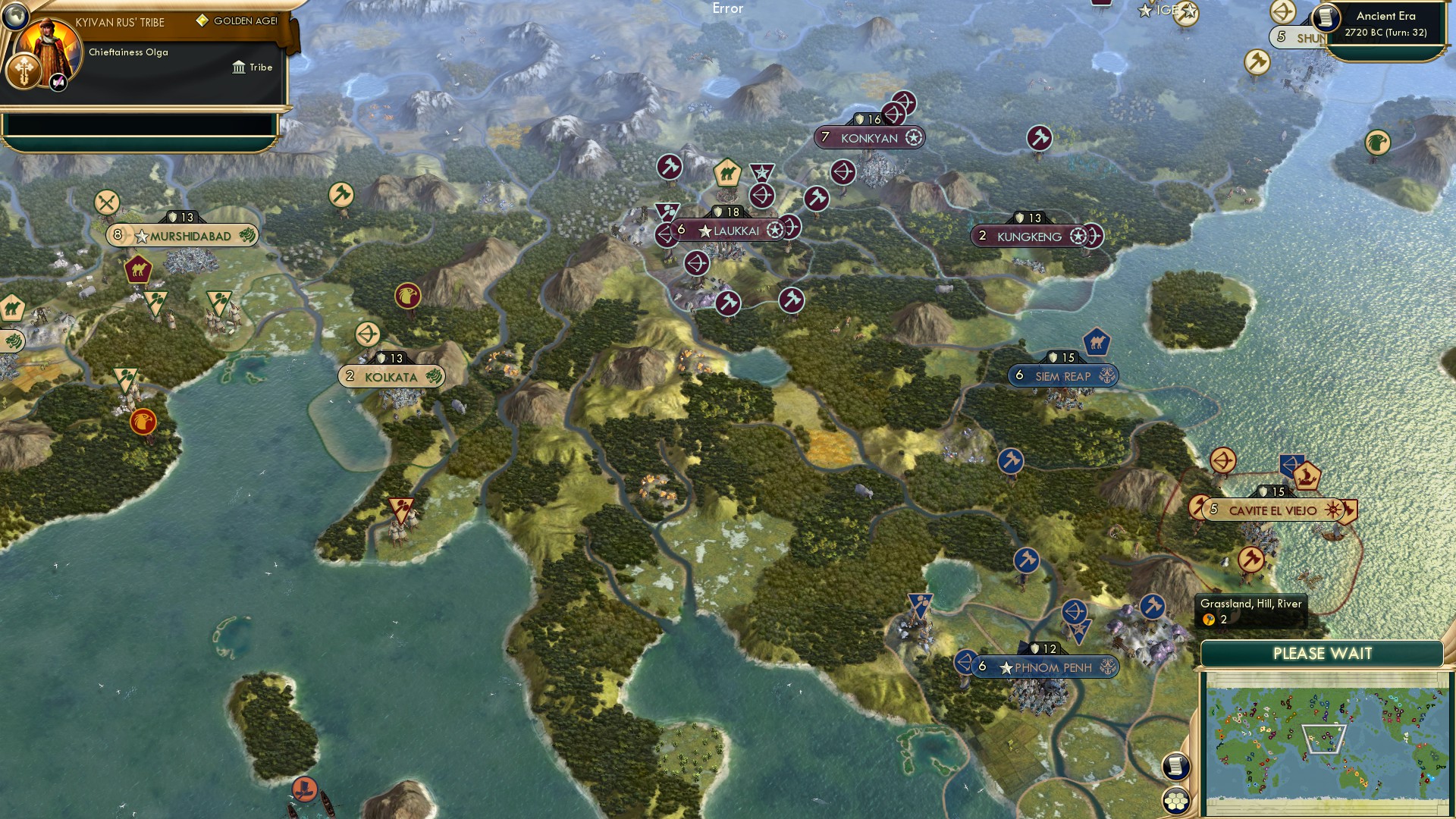The width and height of the screenshot is (1456, 819).
Task: Select the embarked ship unit at the bottom left
Action: click(305, 790)
